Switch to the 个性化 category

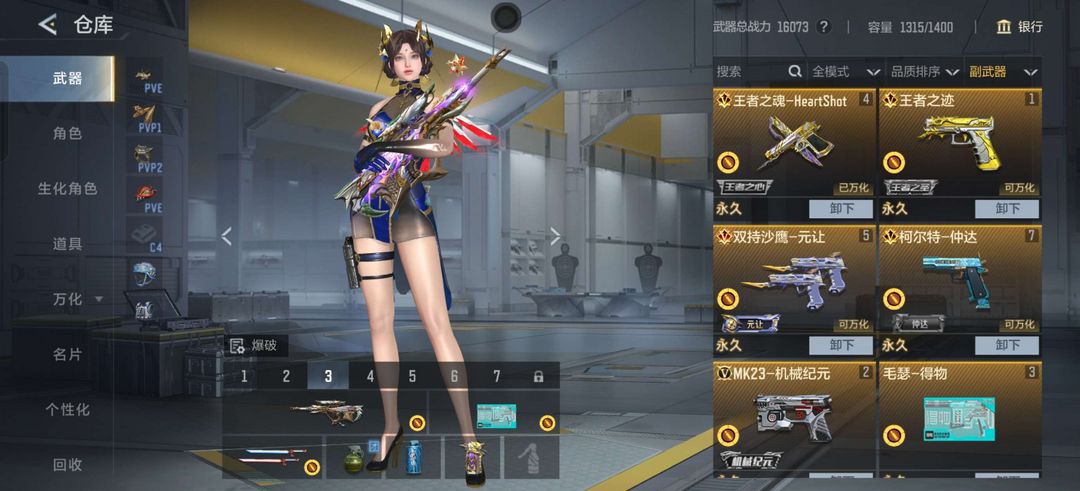point(67,409)
